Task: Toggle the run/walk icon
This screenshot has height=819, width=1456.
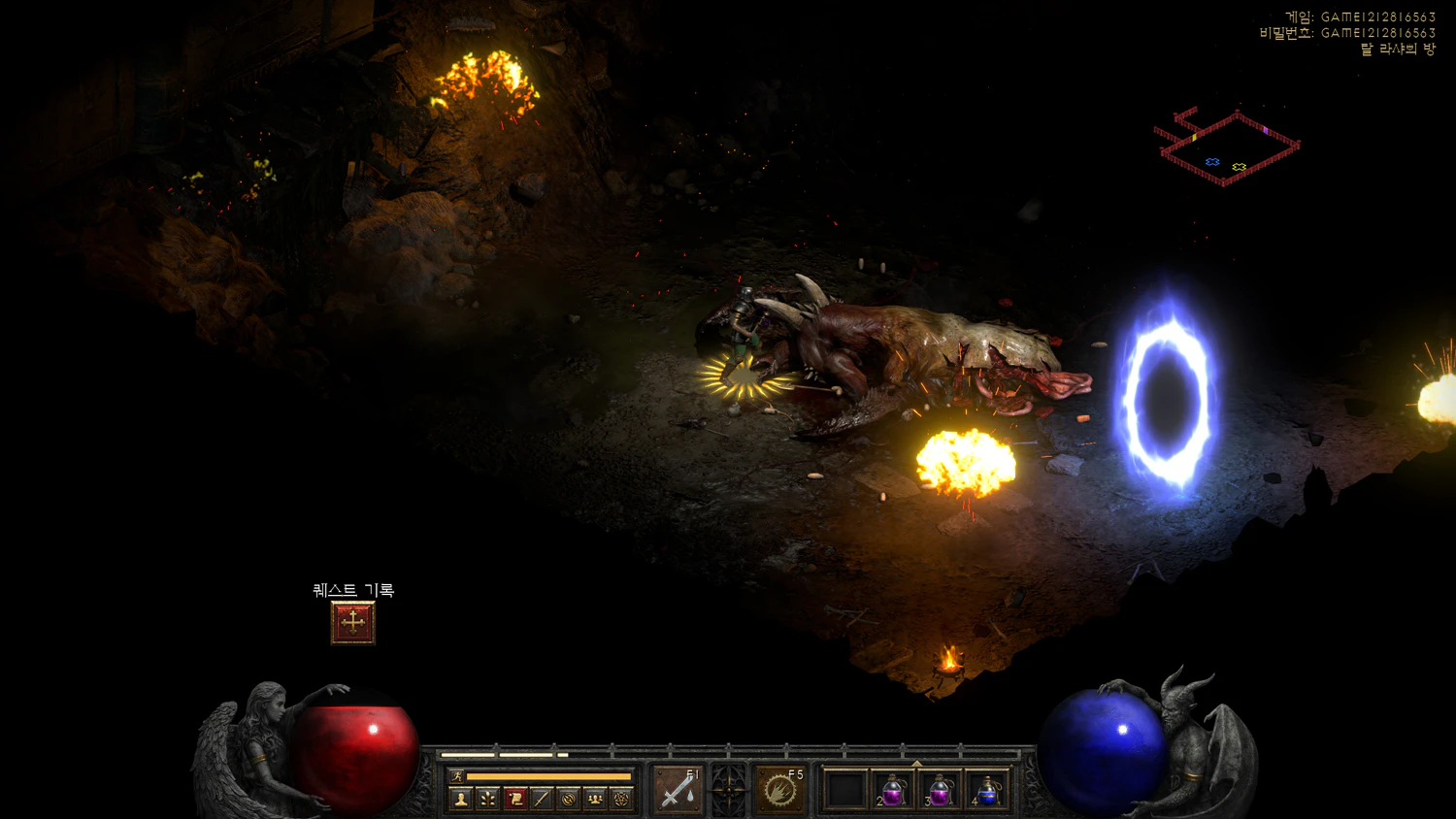Action: (456, 776)
